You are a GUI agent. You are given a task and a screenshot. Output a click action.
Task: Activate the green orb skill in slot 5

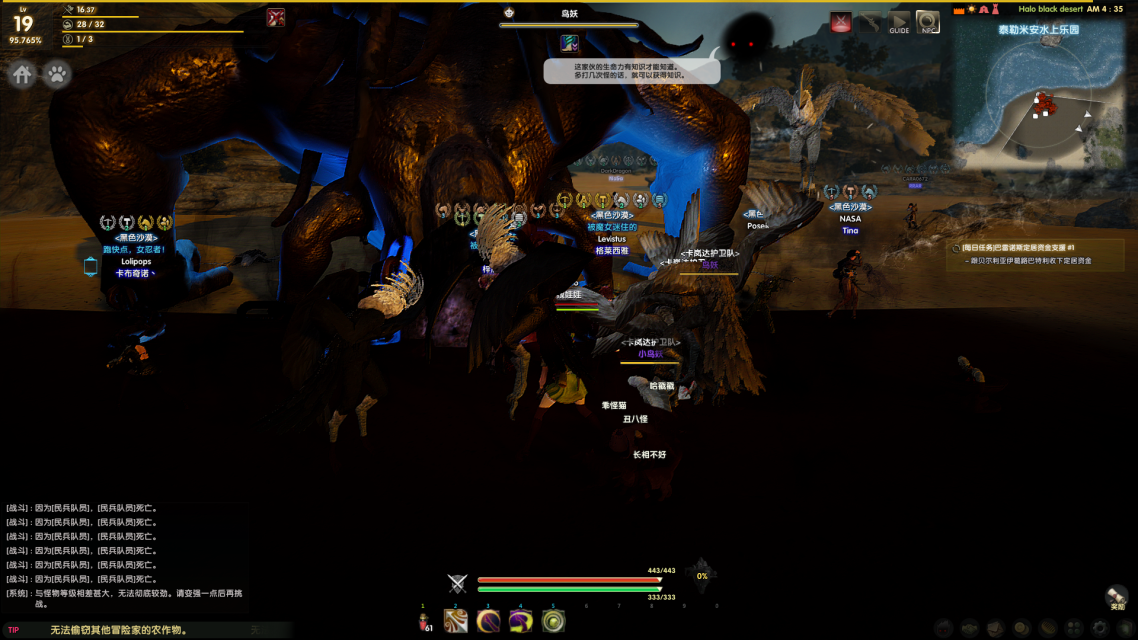553,621
